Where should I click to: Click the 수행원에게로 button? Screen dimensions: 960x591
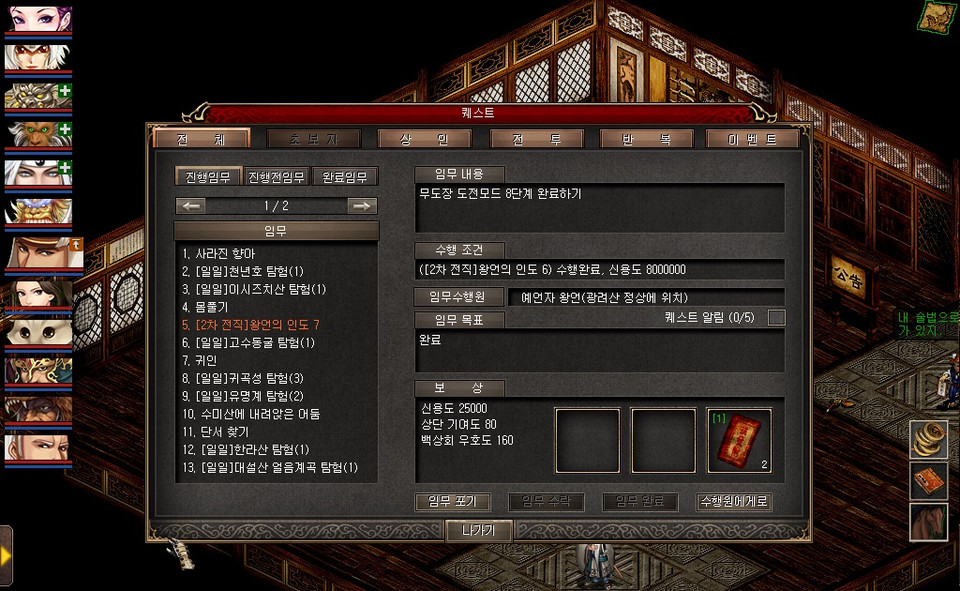coord(734,502)
